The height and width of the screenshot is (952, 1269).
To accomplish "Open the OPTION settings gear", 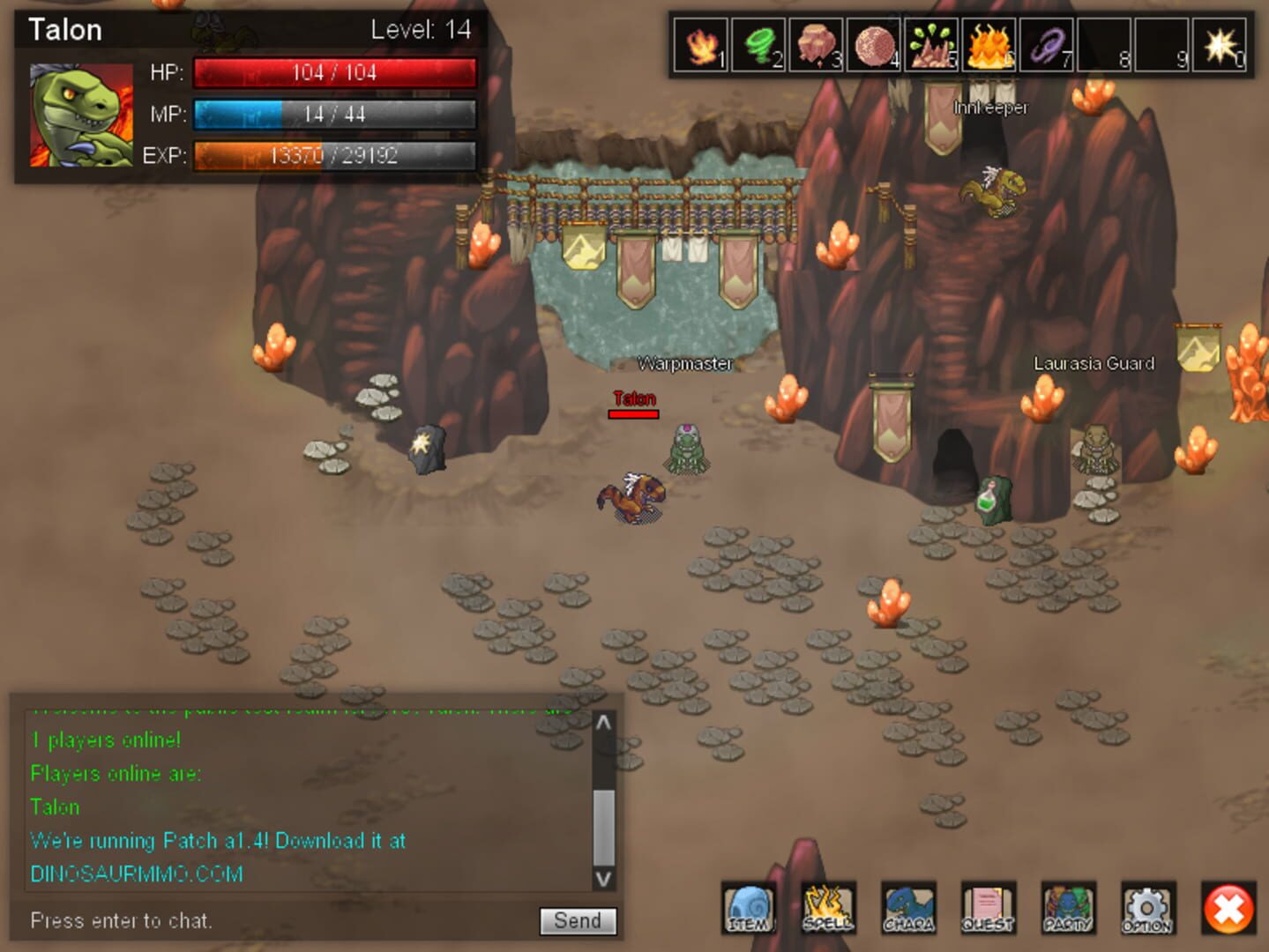I will tap(1147, 908).
